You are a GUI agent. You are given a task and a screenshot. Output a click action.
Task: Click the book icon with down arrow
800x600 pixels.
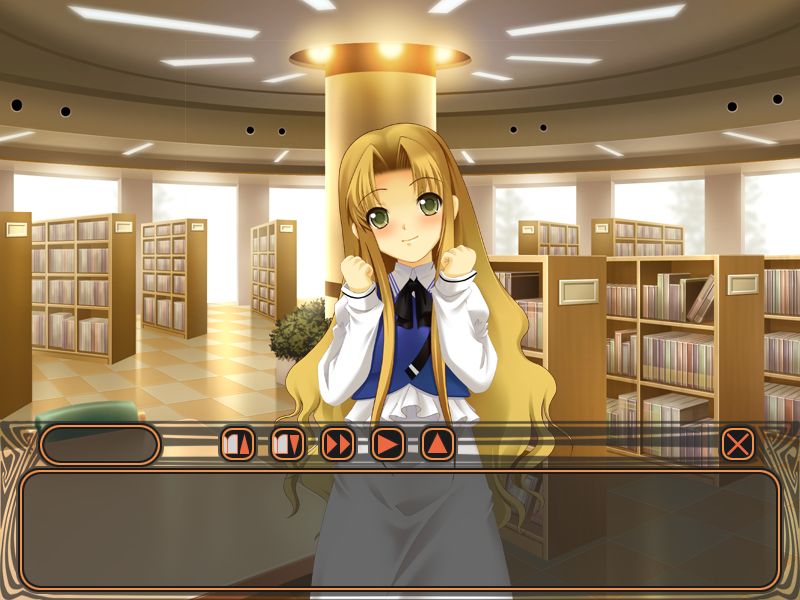tap(288, 443)
